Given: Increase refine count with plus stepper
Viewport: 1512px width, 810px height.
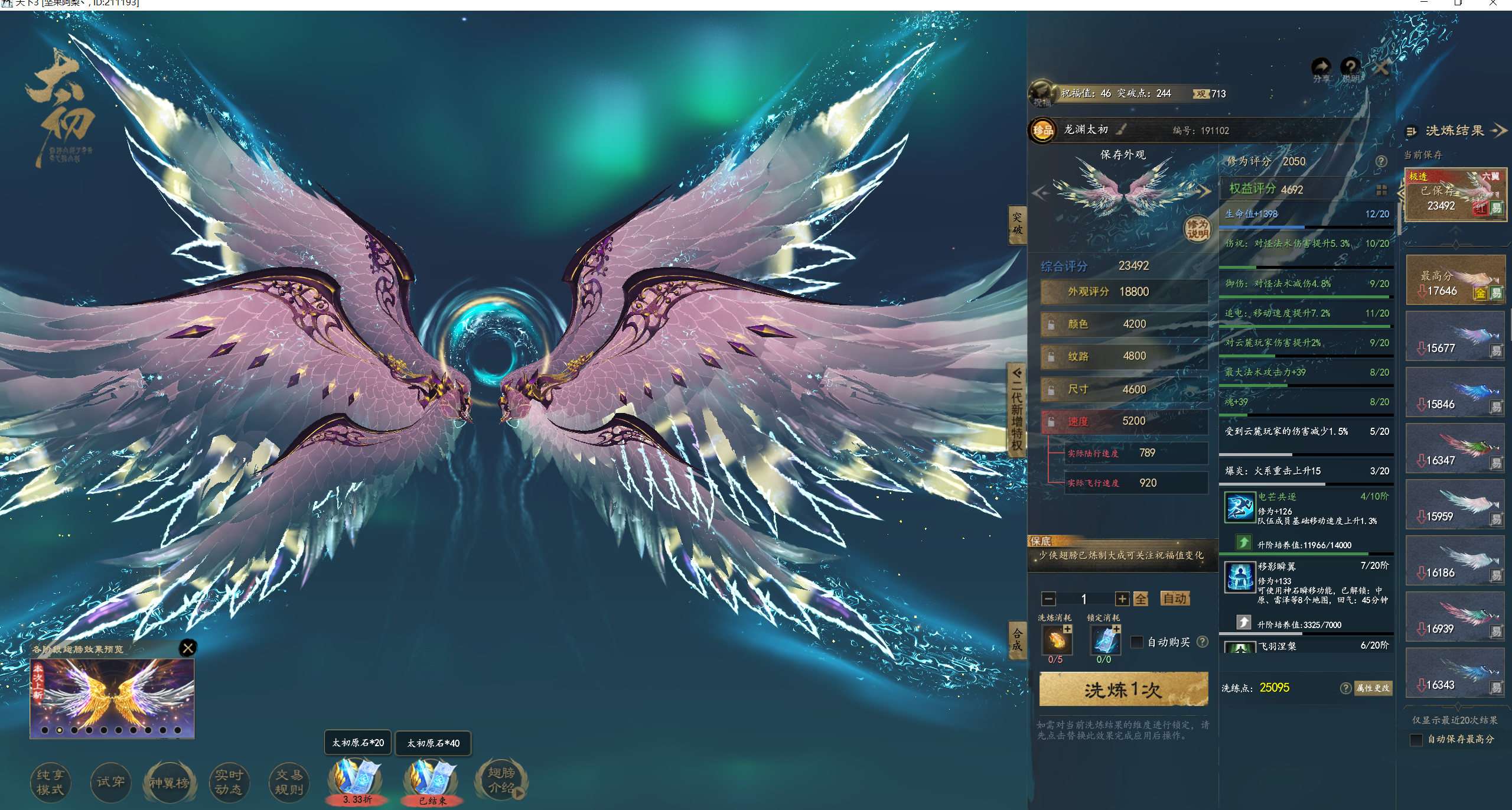Looking at the screenshot, I should point(1122,599).
